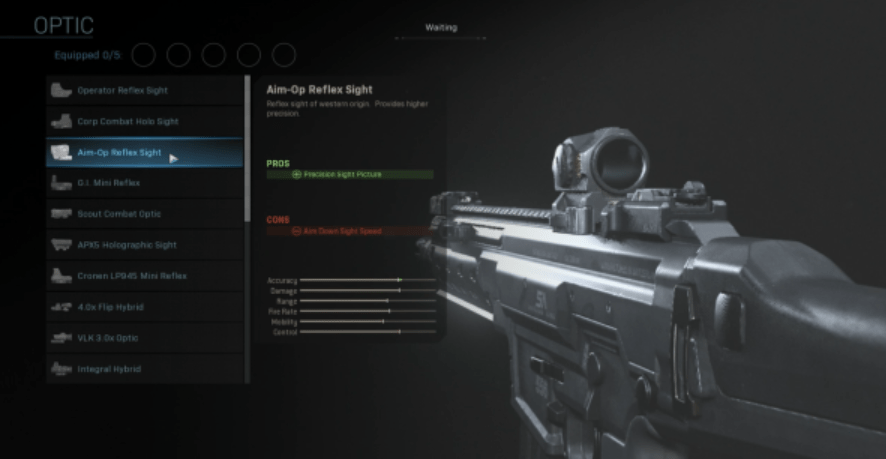Equip the Aim-Op Reflex Sight
Viewport: 886px width, 459px height.
tap(144, 153)
